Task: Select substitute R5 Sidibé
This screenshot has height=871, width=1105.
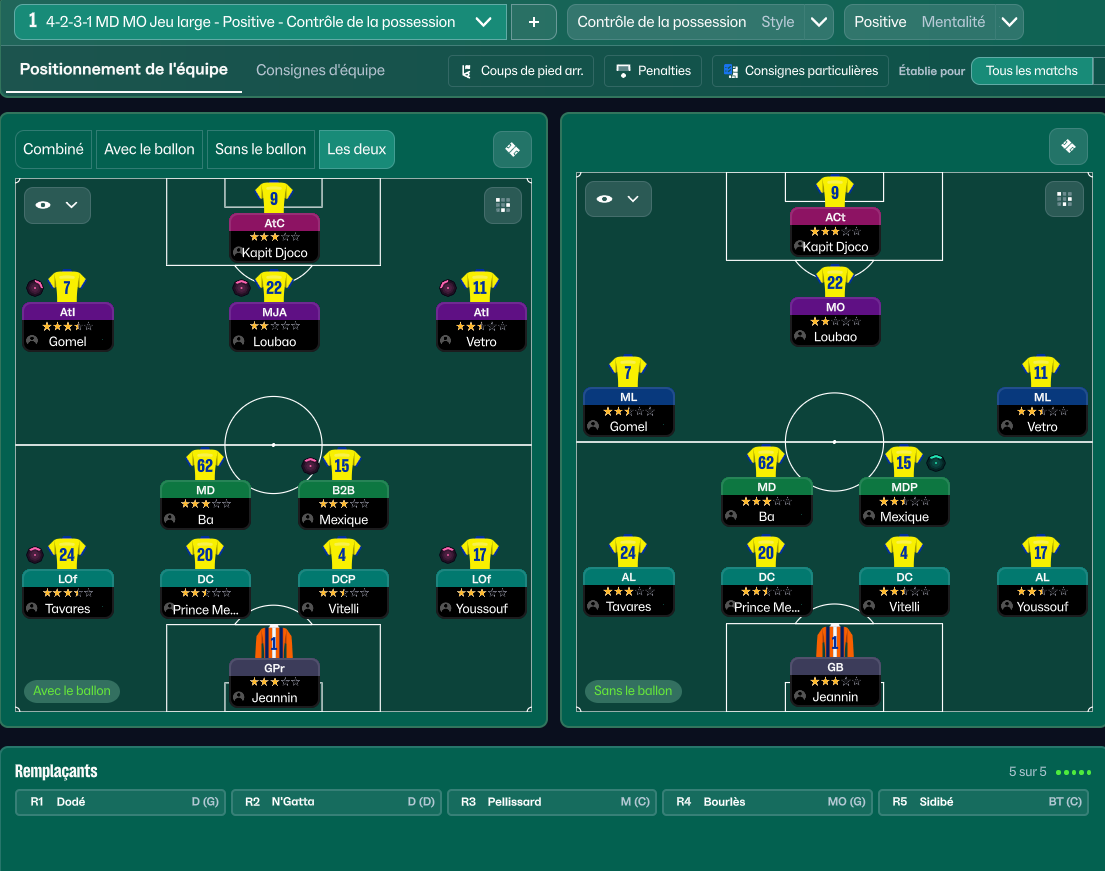Action: point(985,802)
